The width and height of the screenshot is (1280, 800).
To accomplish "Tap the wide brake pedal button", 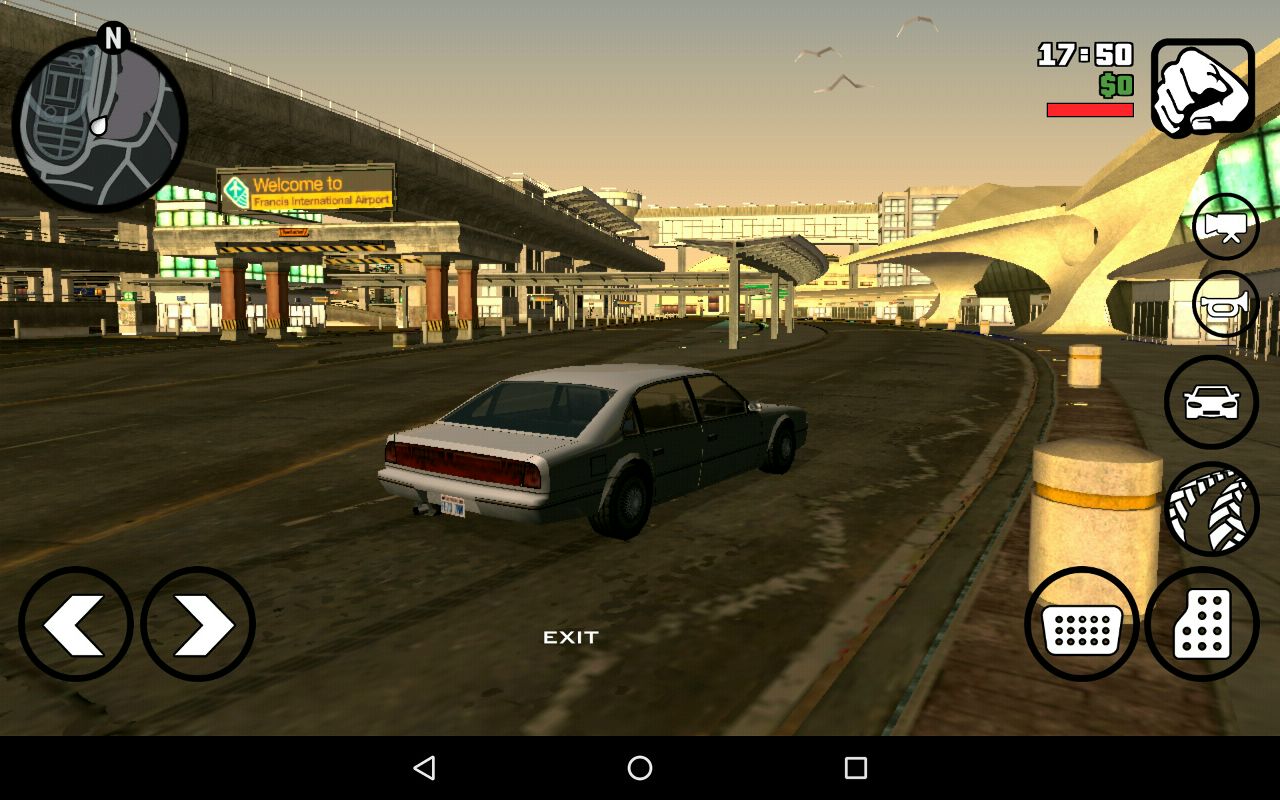I will pos(1082,624).
